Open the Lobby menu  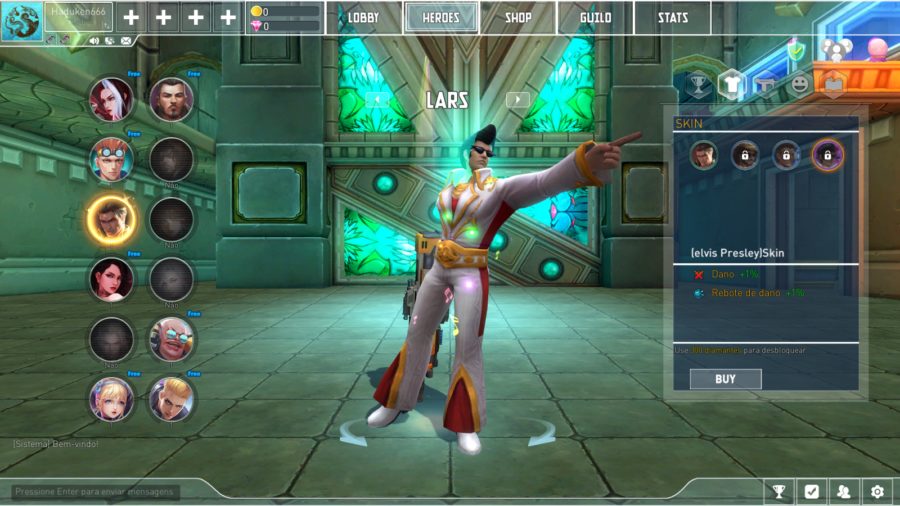[x=363, y=18]
